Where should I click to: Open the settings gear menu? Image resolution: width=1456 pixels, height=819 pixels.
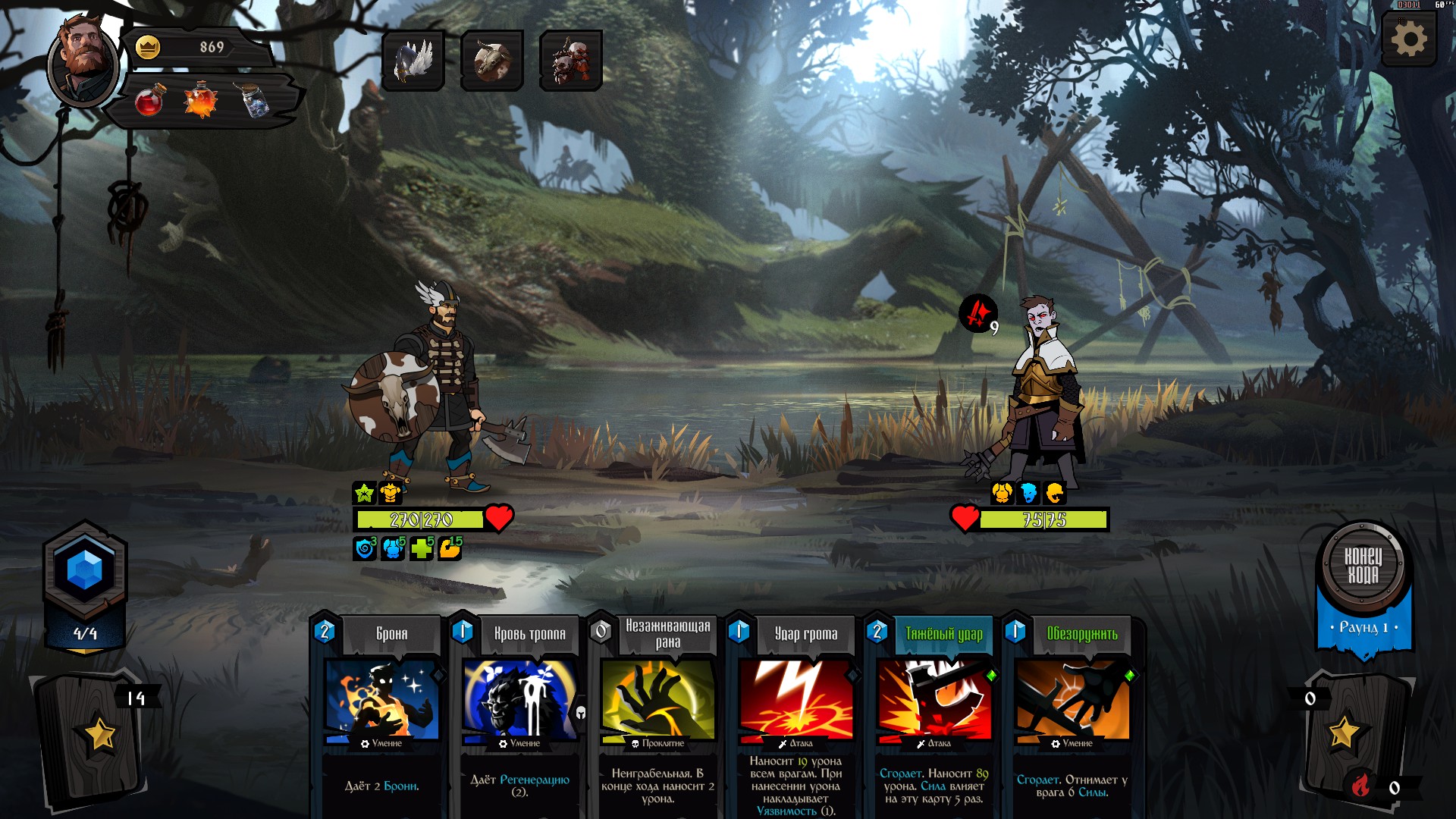point(1409,39)
